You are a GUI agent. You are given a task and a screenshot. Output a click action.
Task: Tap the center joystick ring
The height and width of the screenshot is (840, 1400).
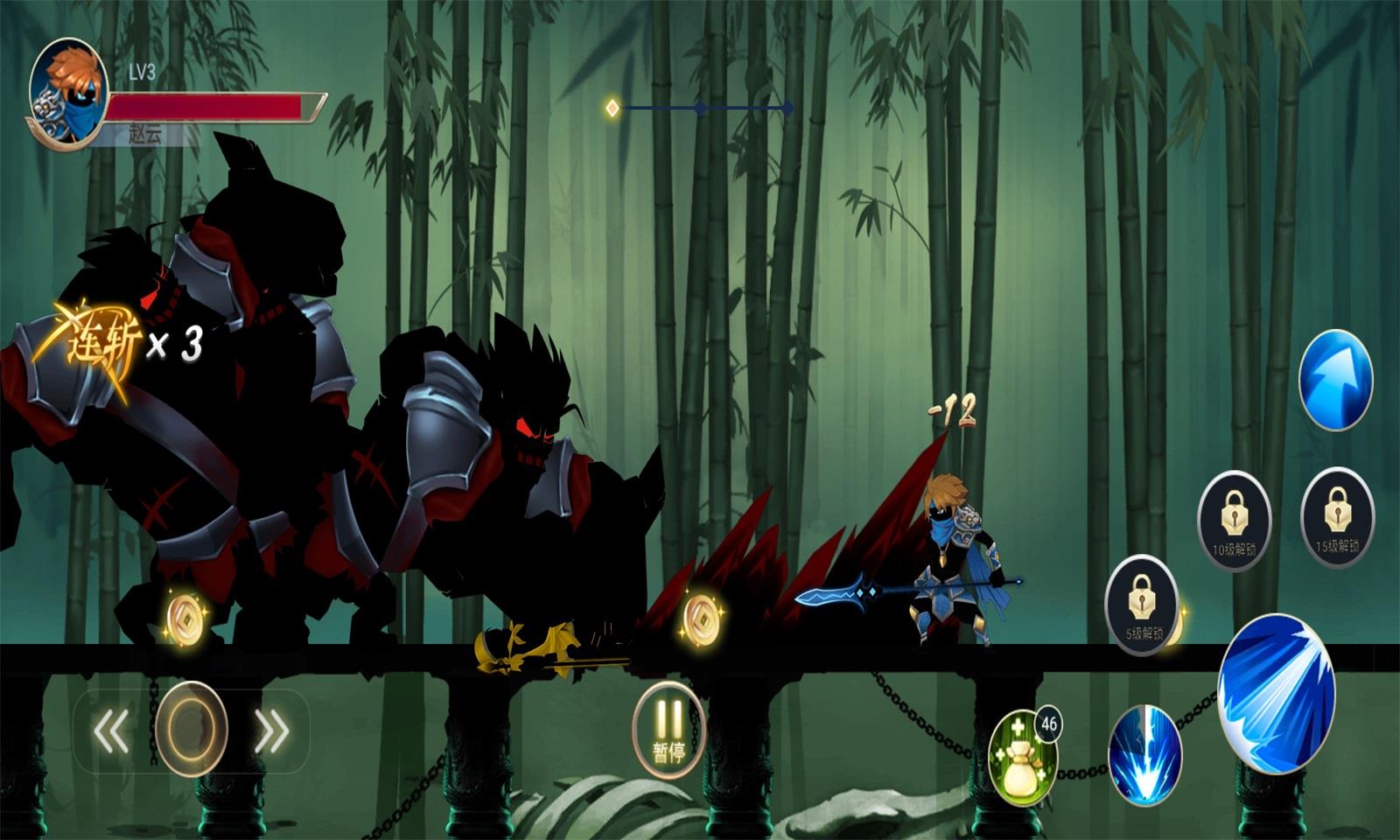[x=192, y=729]
